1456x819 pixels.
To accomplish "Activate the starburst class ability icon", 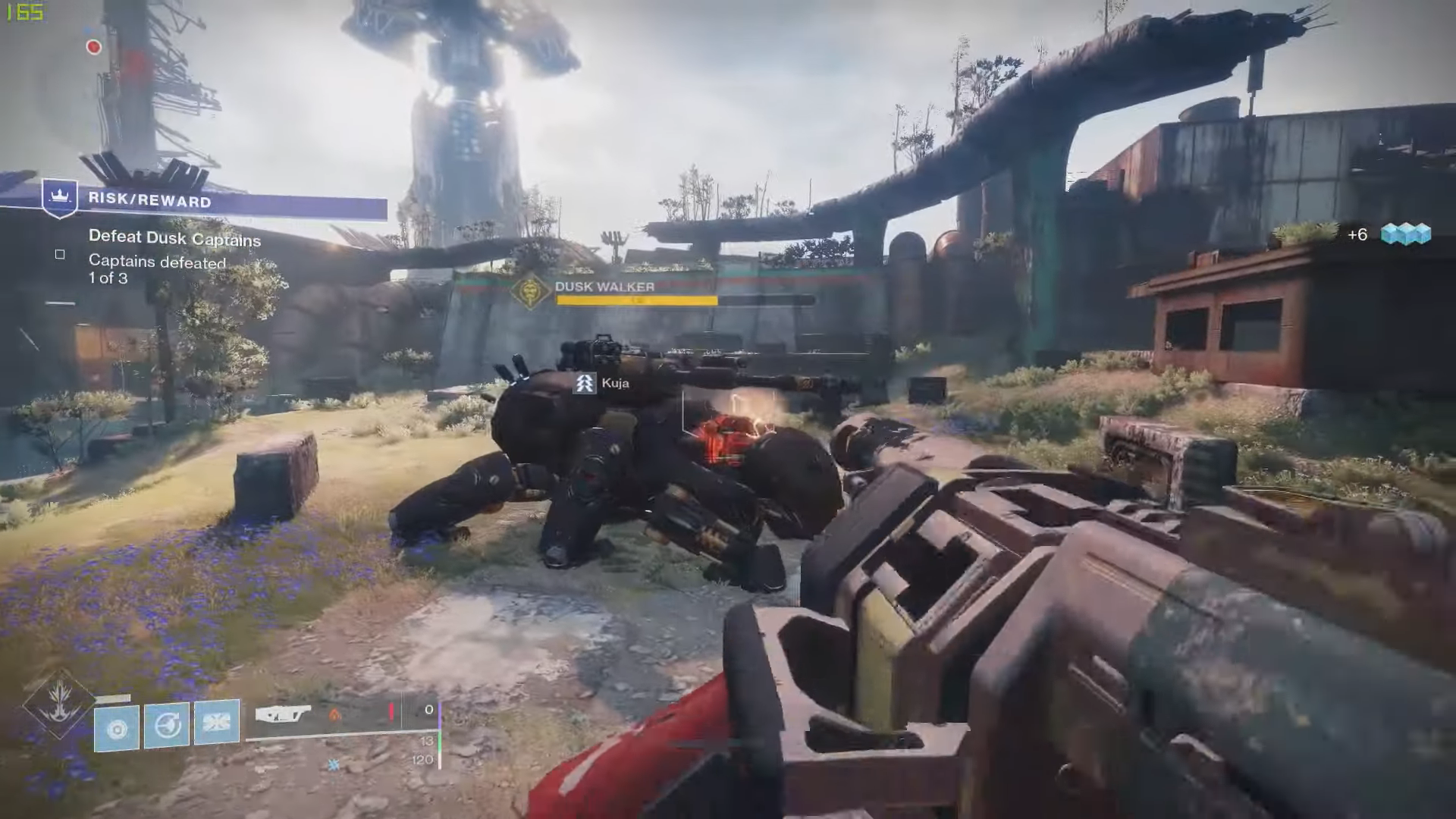I will click(217, 721).
